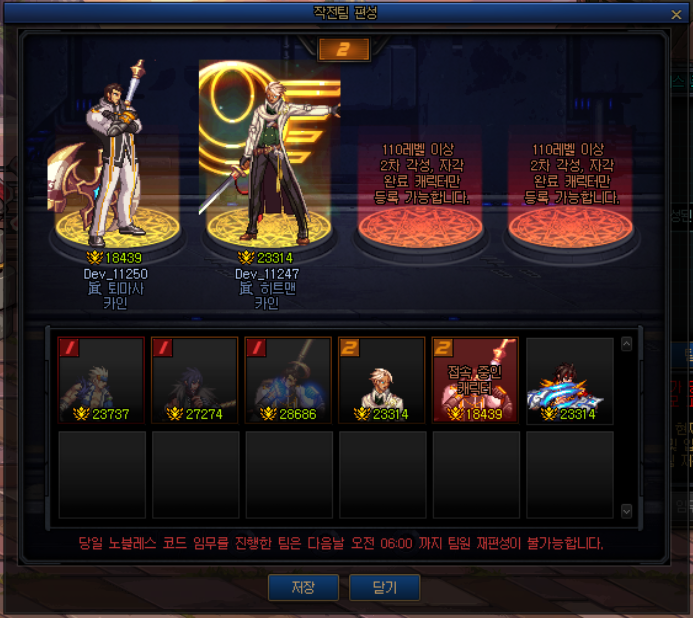Viewport: 693px width, 618px height.
Task: Choose the character tile with 28686 power
Action: (290, 379)
